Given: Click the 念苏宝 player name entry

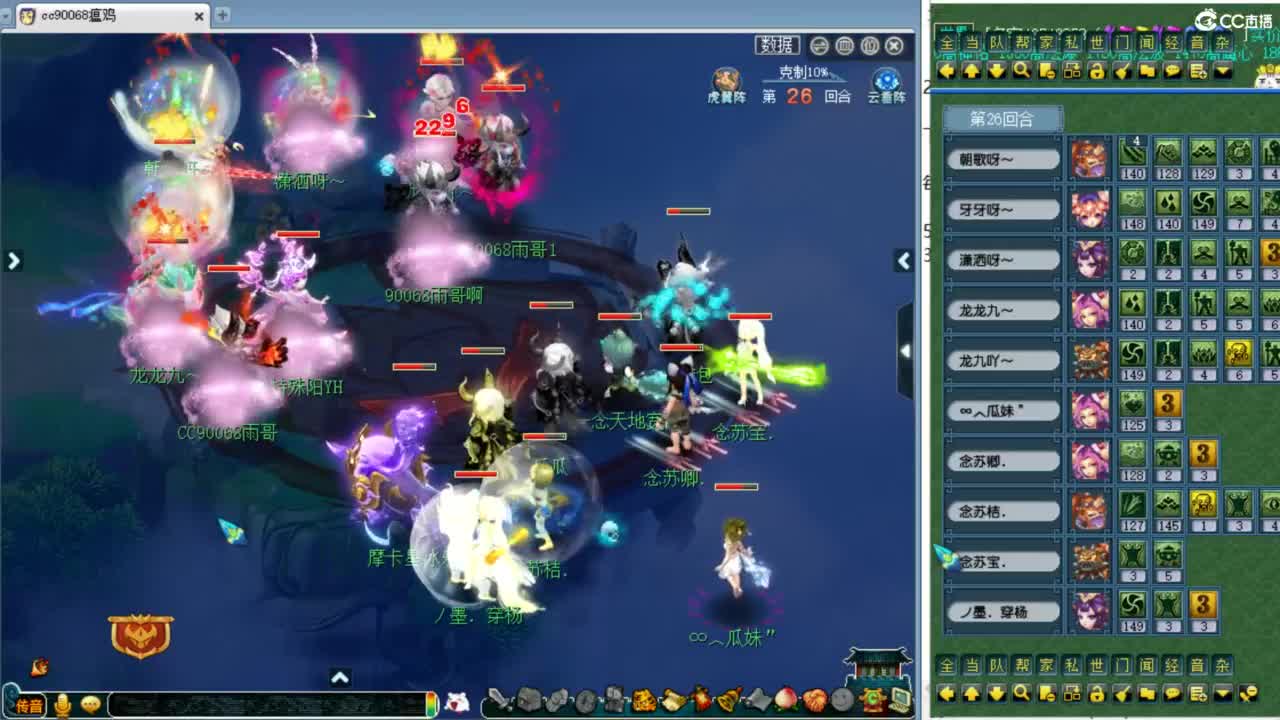Looking at the screenshot, I should click(1000, 560).
